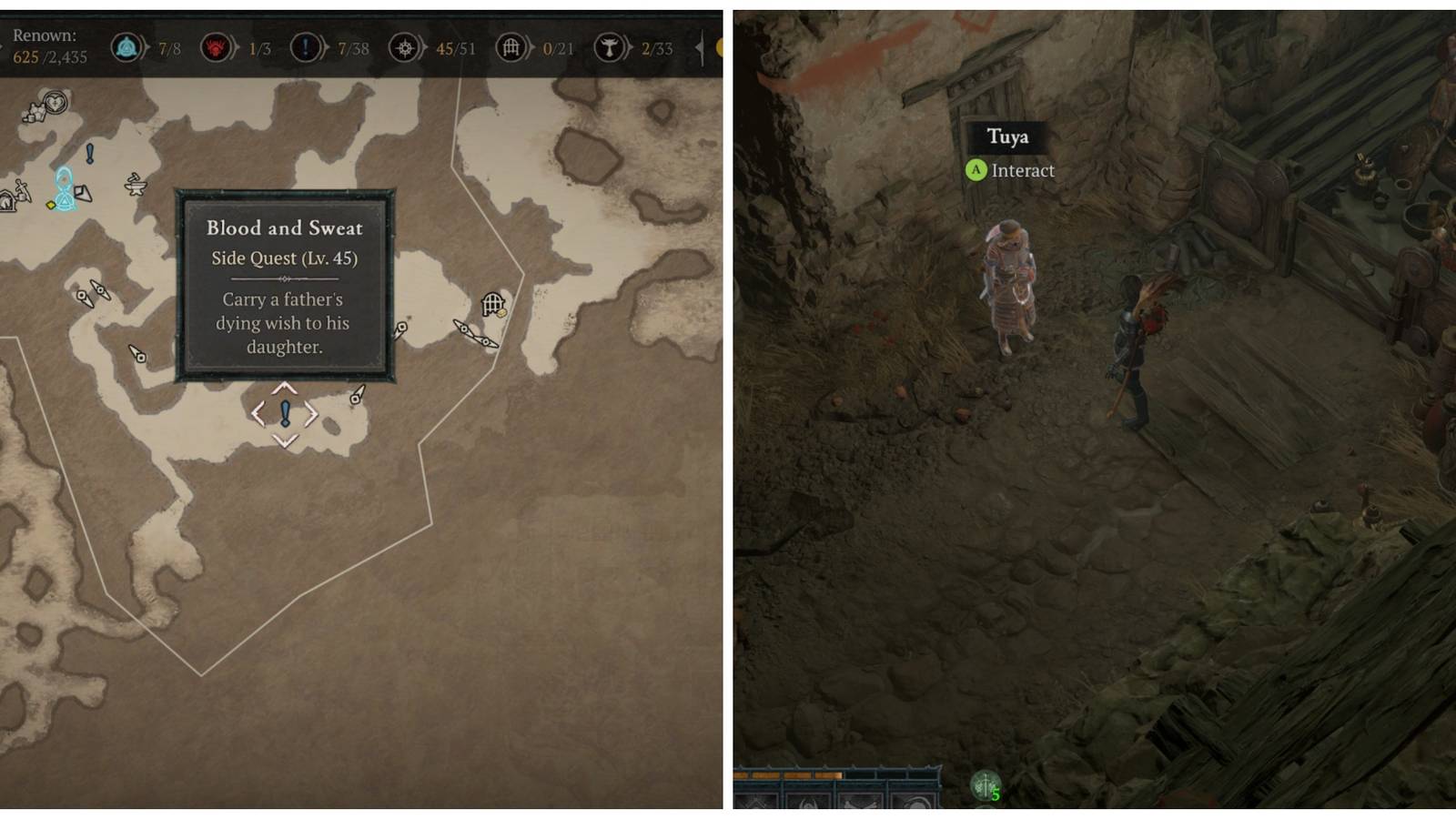Select the leftmost skill icon on the action bar
The image size is (1456, 819).
[x=758, y=801]
